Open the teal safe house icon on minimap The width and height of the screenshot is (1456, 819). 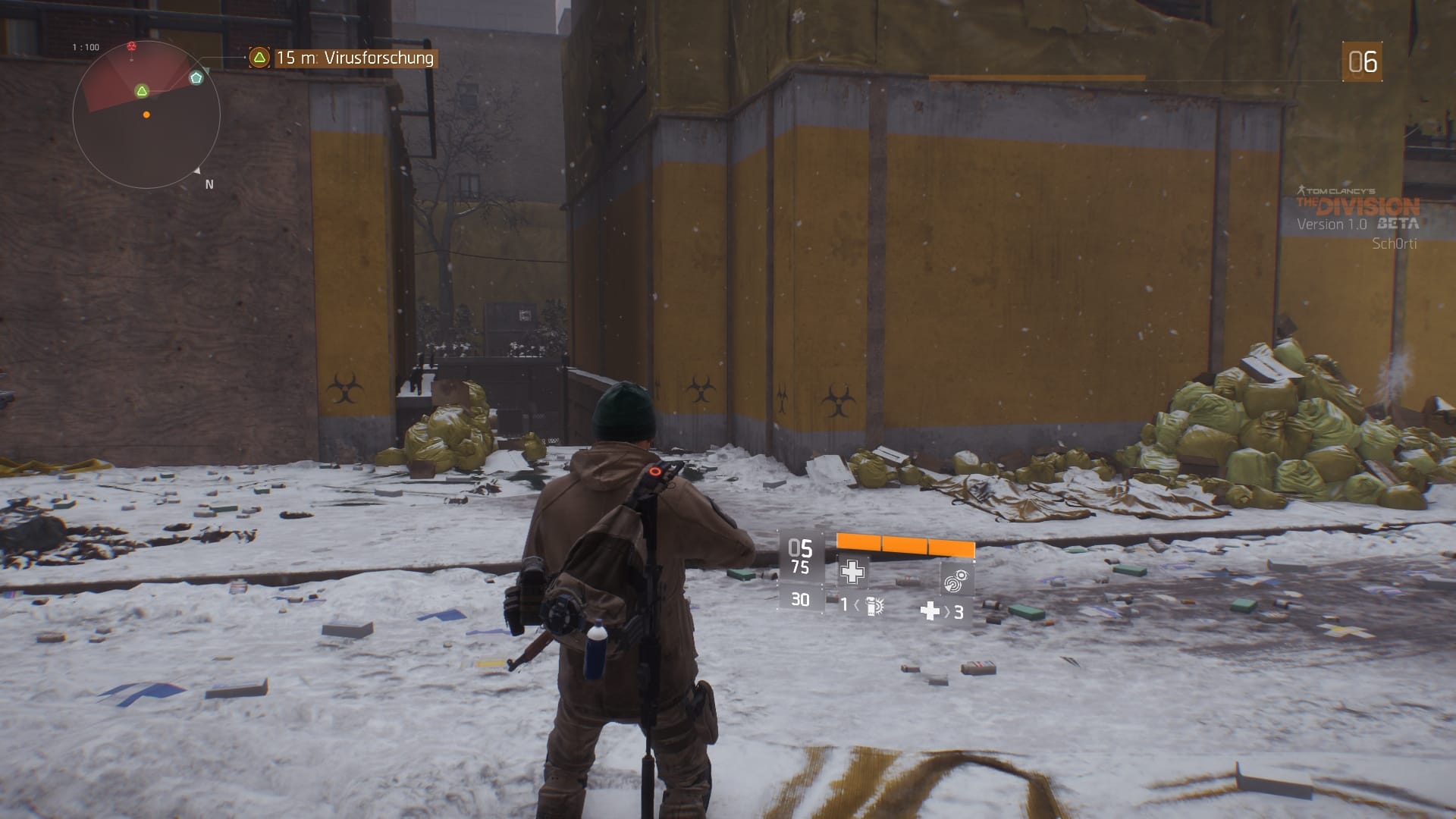pos(196,77)
